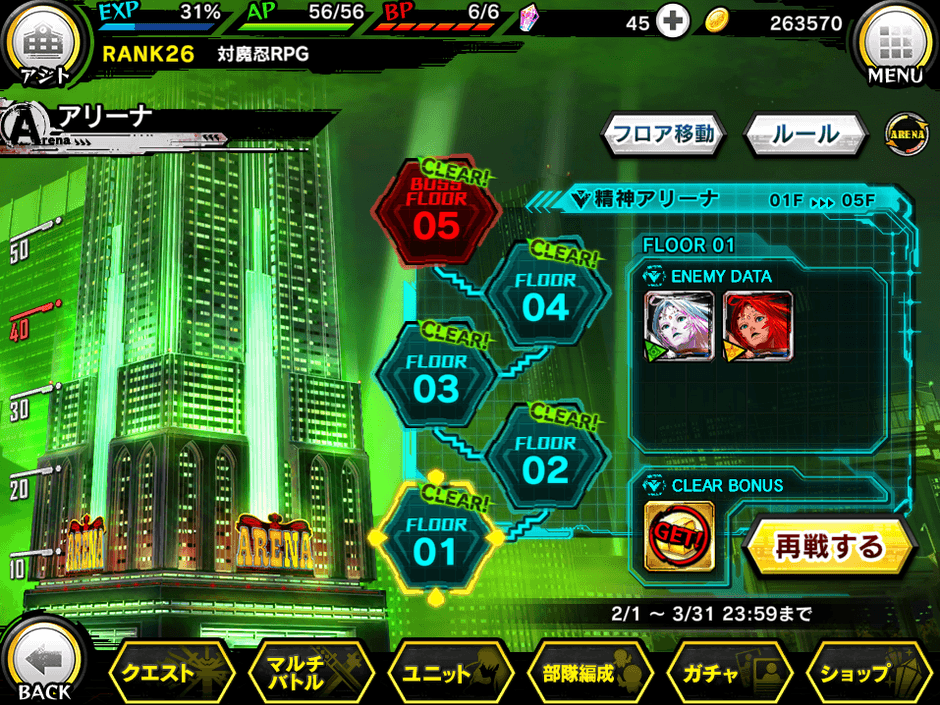This screenshot has width=940, height=705.
Task: Select the Boss Floor 05 hexagon
Action: 436,214
